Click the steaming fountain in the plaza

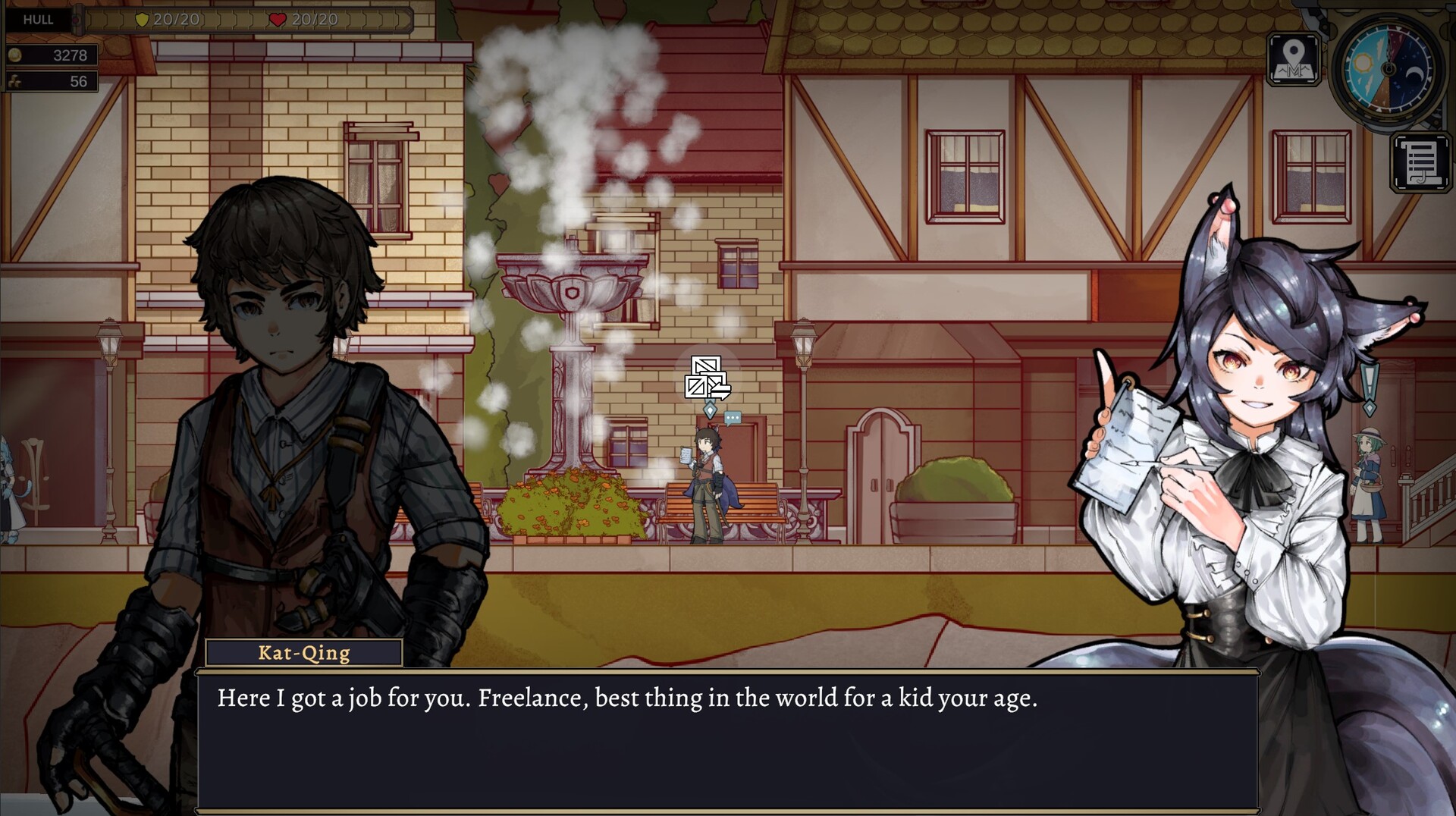(573, 319)
